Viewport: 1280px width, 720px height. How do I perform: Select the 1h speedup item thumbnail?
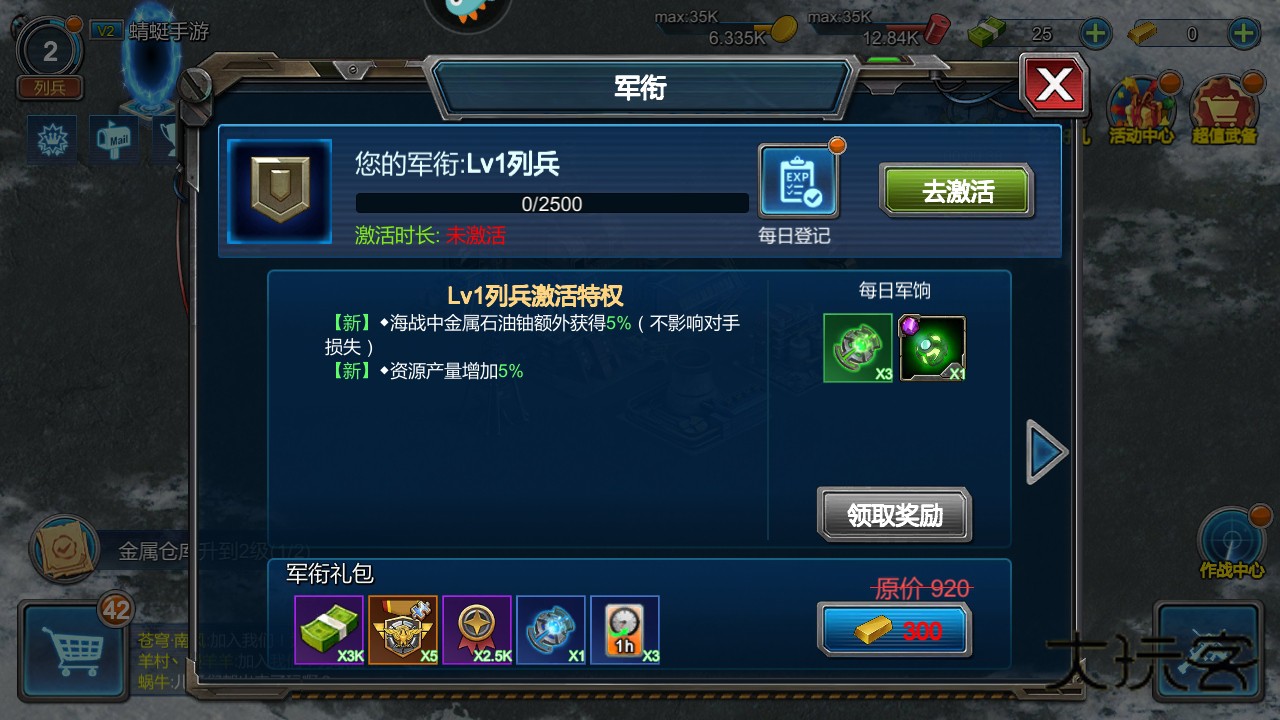[625, 630]
